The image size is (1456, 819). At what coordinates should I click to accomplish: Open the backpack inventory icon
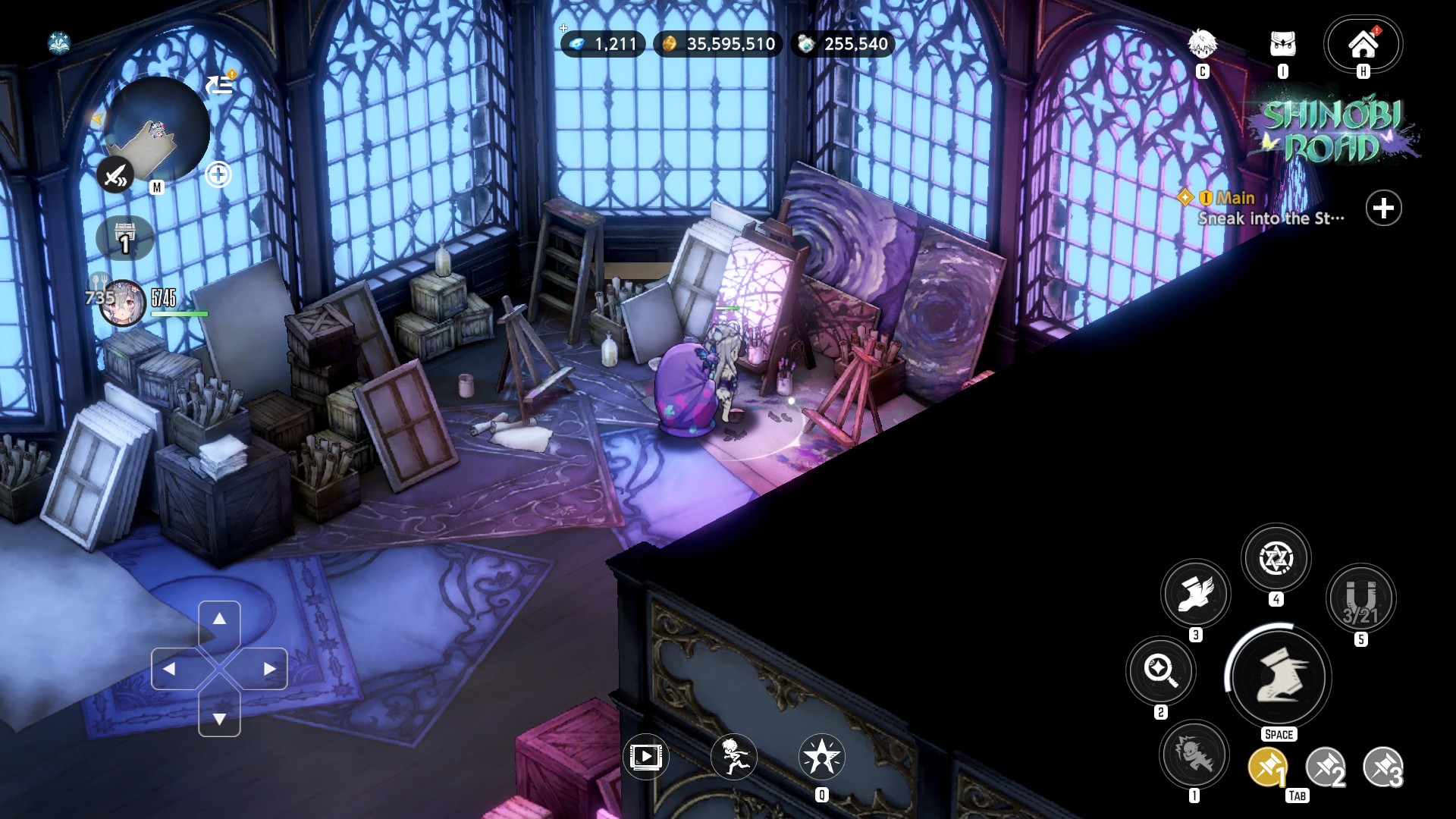coord(1282,45)
